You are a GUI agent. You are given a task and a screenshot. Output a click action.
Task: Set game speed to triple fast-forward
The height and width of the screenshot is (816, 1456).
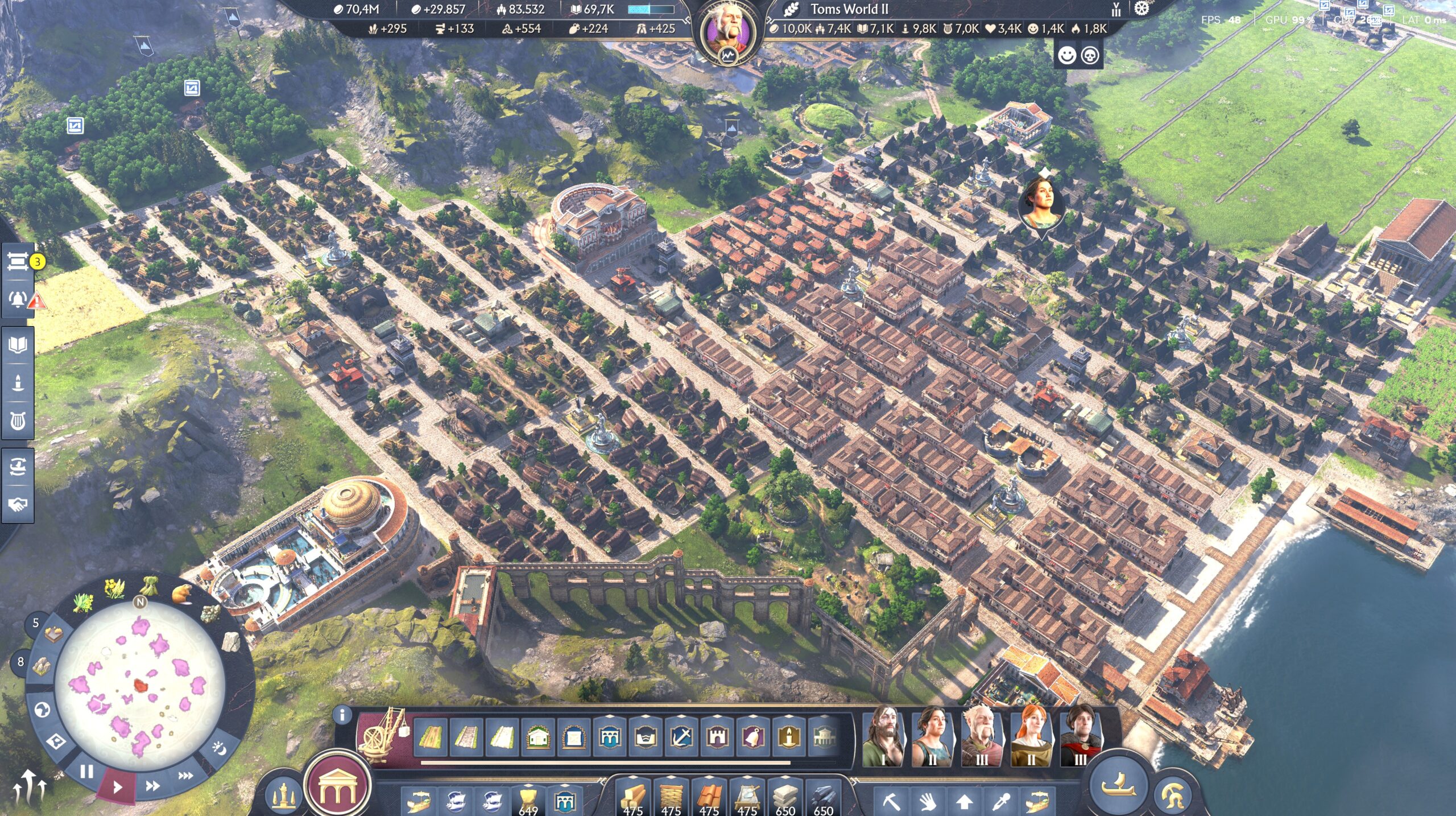[185, 775]
